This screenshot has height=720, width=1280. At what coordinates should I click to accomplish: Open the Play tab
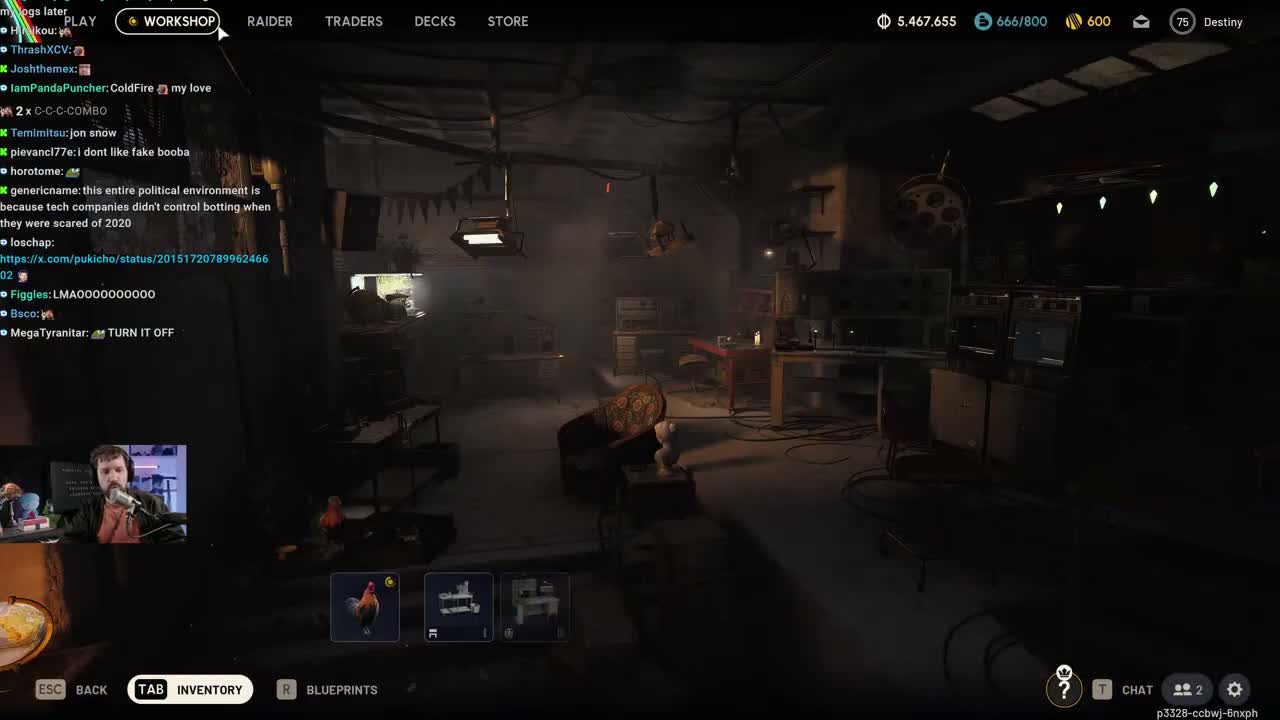[80, 21]
